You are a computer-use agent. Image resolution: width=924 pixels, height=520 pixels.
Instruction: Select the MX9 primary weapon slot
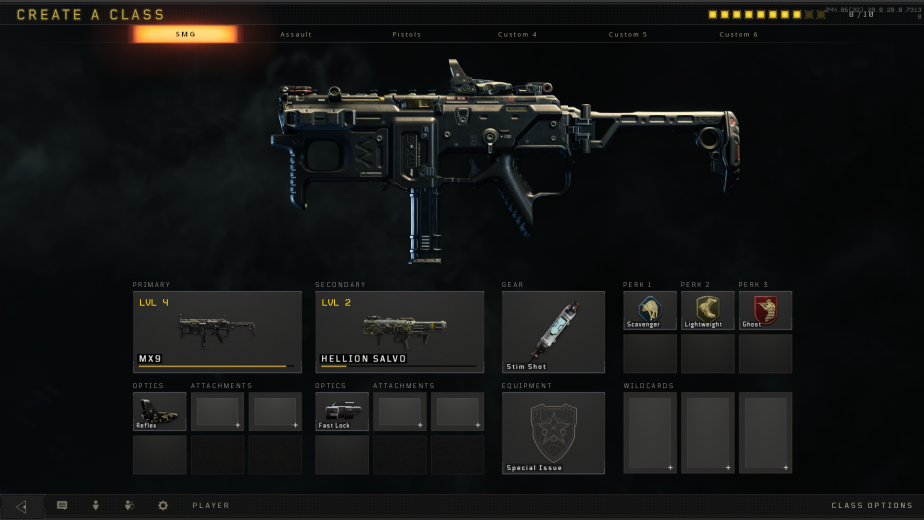tap(217, 331)
